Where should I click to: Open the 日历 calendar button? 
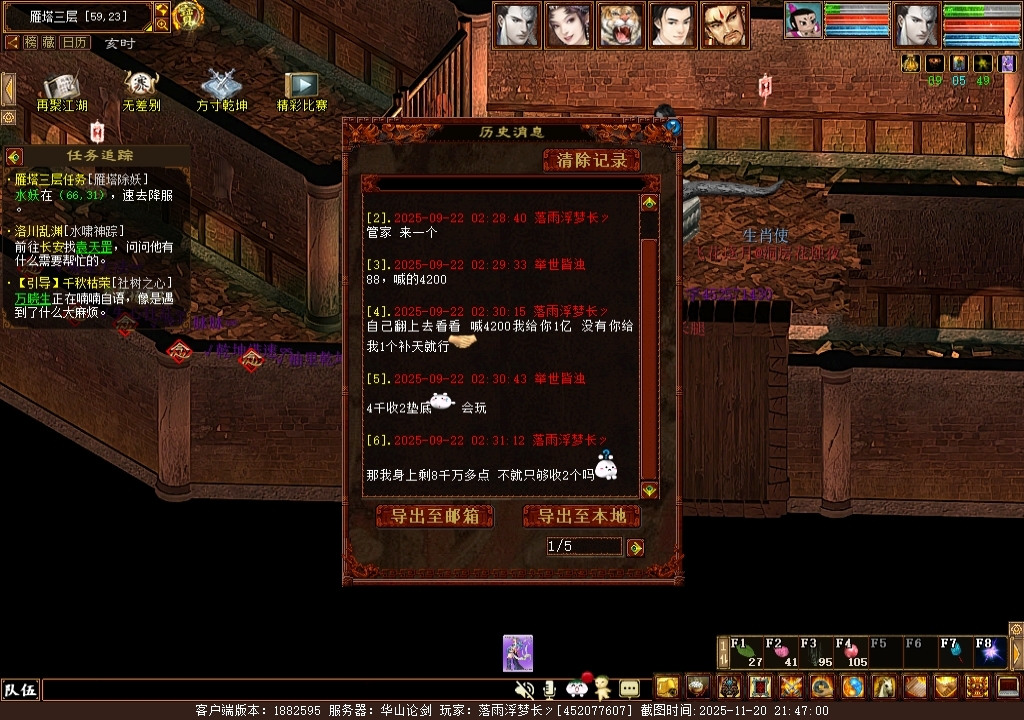click(74, 42)
